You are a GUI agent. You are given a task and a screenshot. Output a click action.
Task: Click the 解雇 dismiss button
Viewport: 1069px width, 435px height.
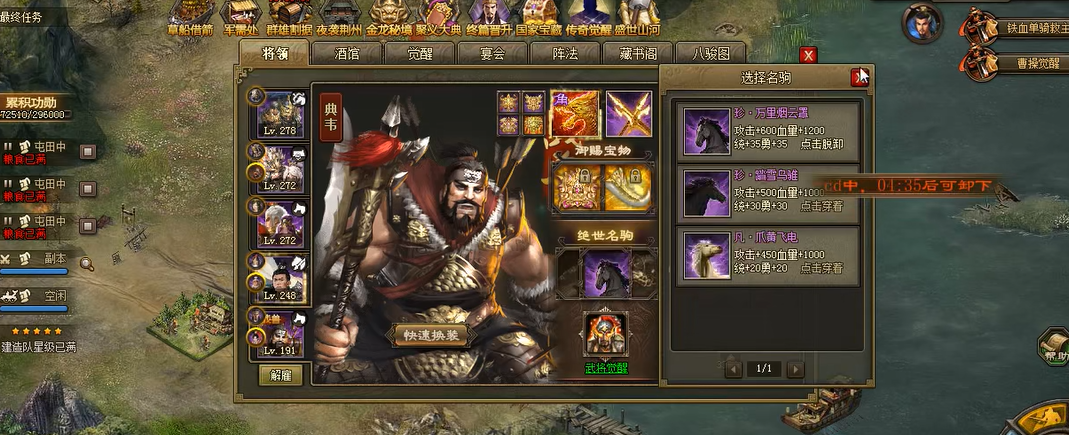(x=280, y=375)
